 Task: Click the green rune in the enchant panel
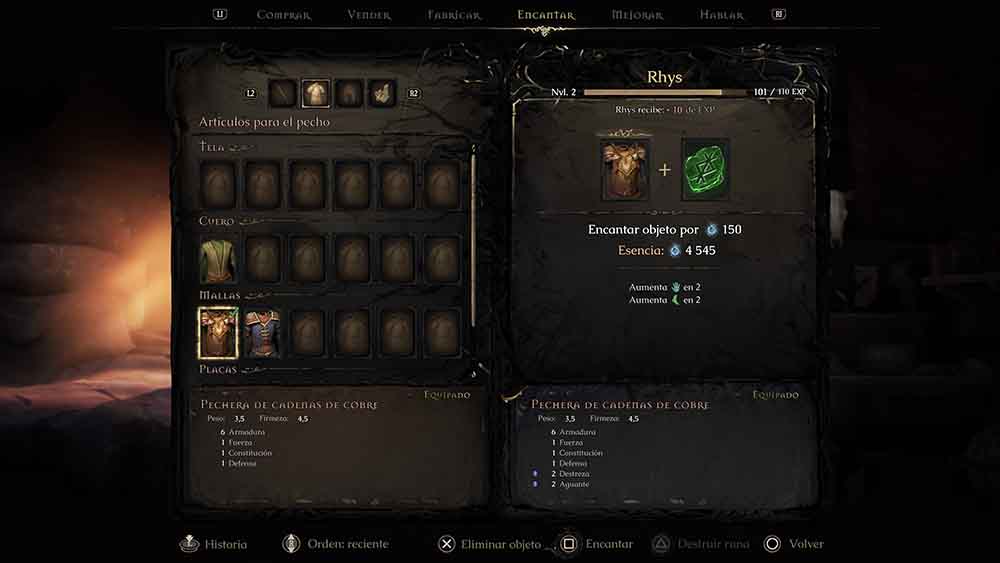coord(705,169)
